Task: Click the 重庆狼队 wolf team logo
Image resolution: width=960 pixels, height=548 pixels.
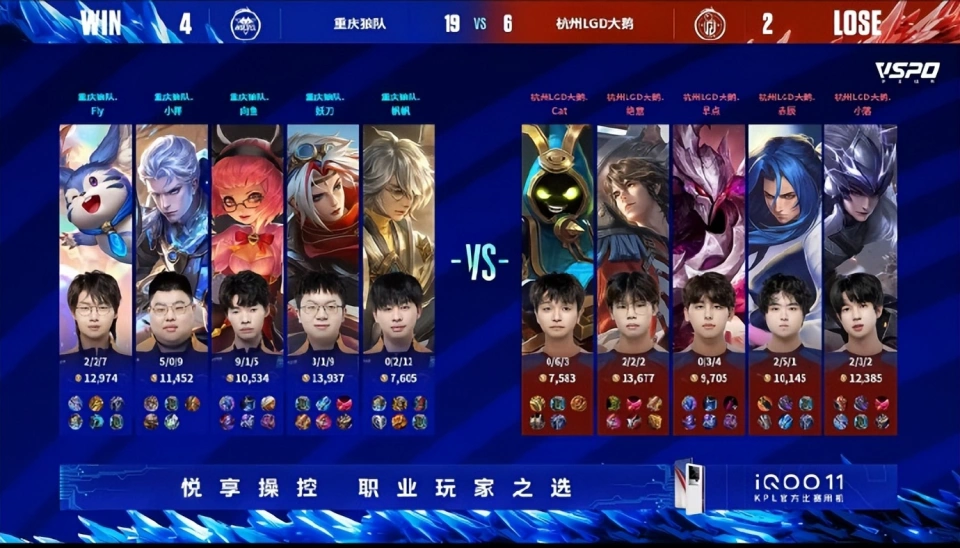Action: 245,23
